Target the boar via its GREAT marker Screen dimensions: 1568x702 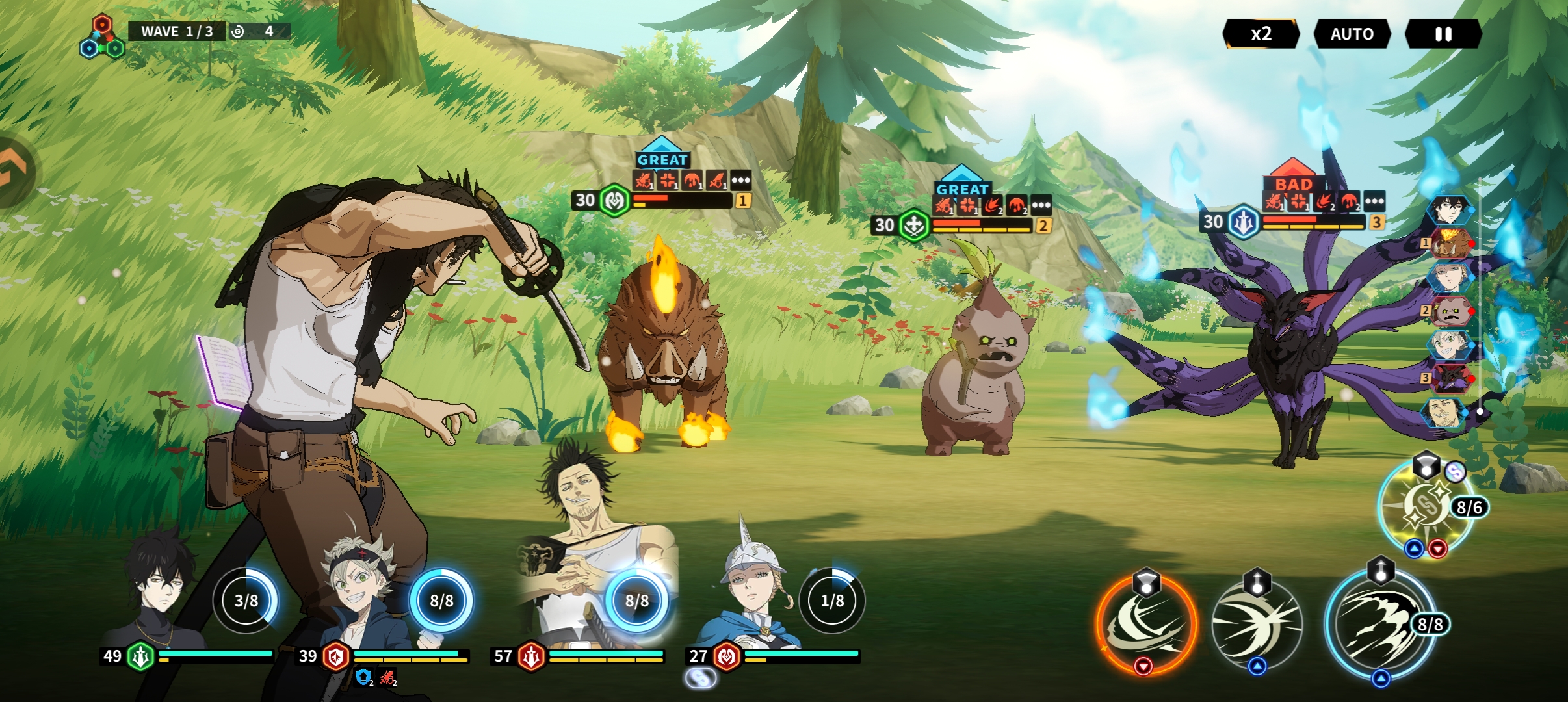click(x=662, y=159)
